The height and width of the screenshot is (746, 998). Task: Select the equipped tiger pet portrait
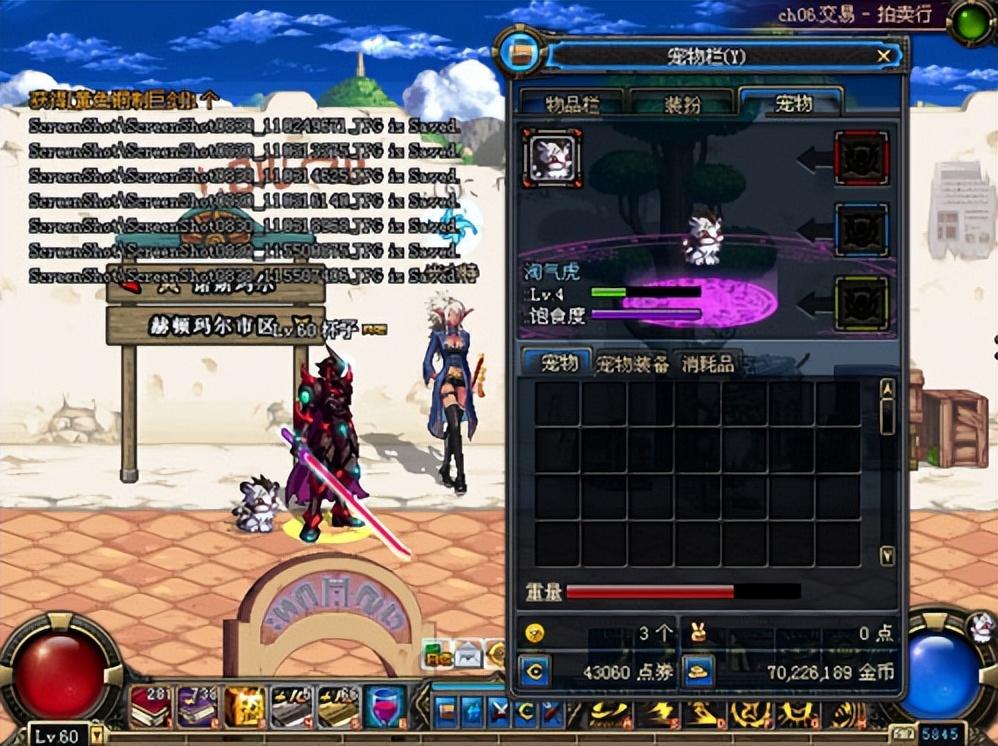(551, 158)
